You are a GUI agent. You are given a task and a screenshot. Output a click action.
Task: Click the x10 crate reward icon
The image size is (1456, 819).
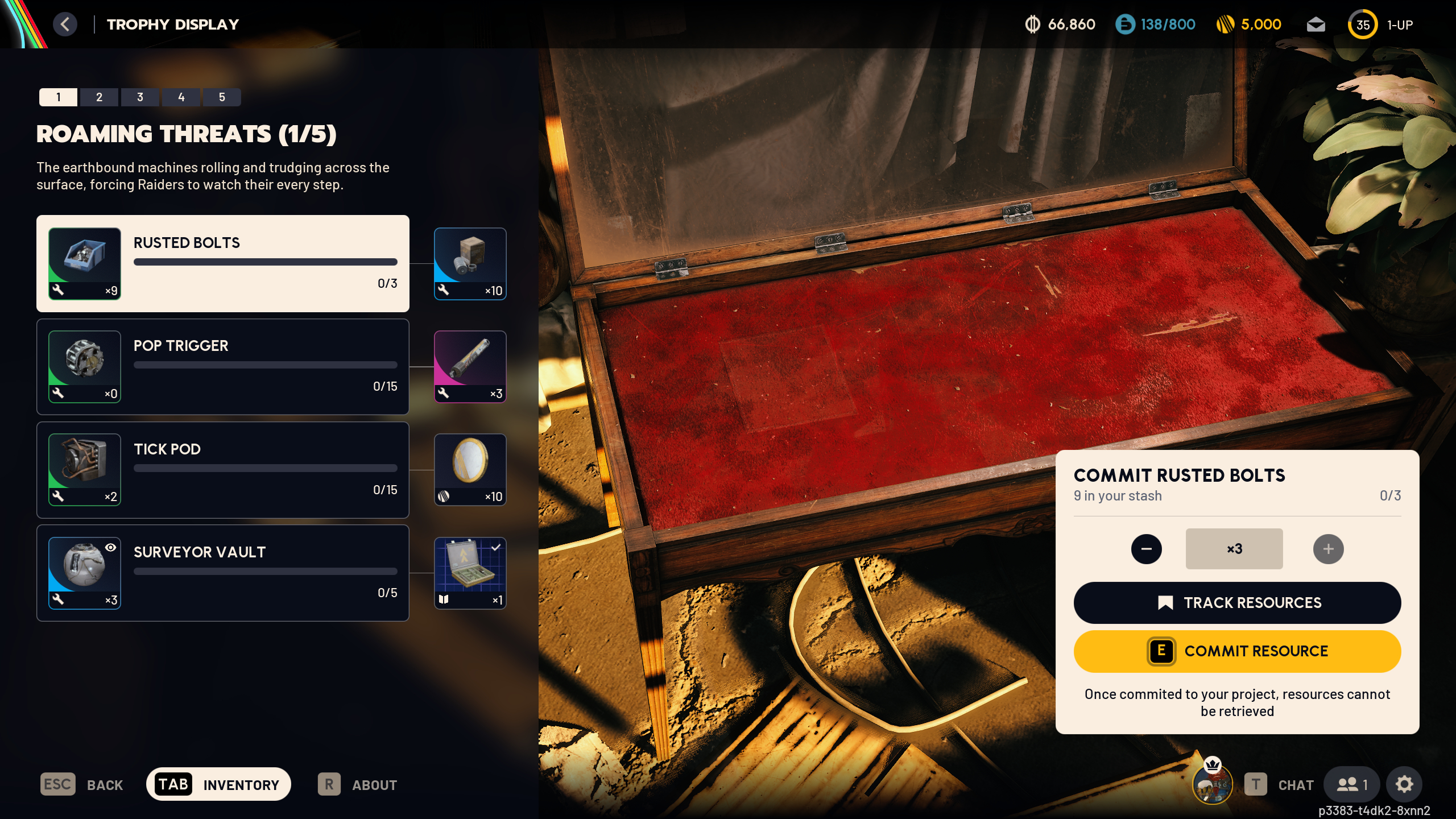tap(470, 263)
